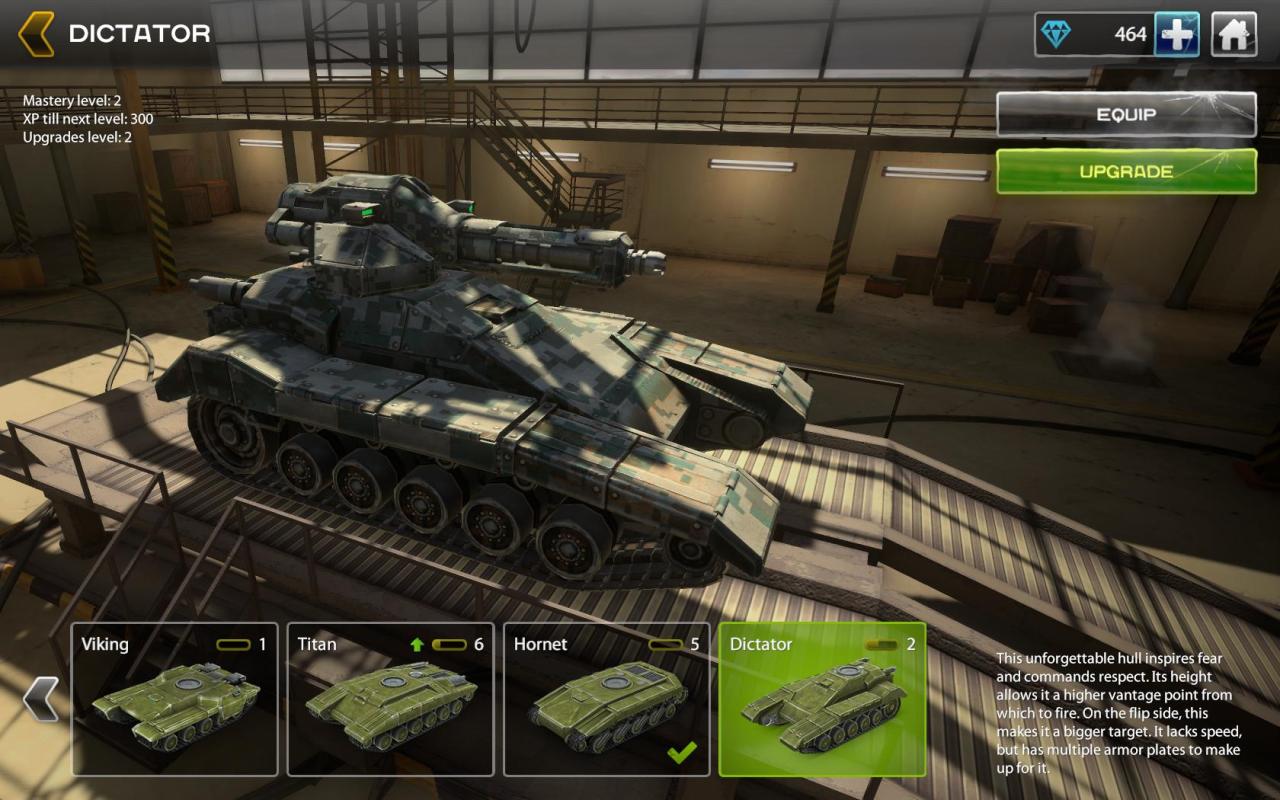Select the Viking hull card
The image size is (1280, 800).
pos(175,699)
